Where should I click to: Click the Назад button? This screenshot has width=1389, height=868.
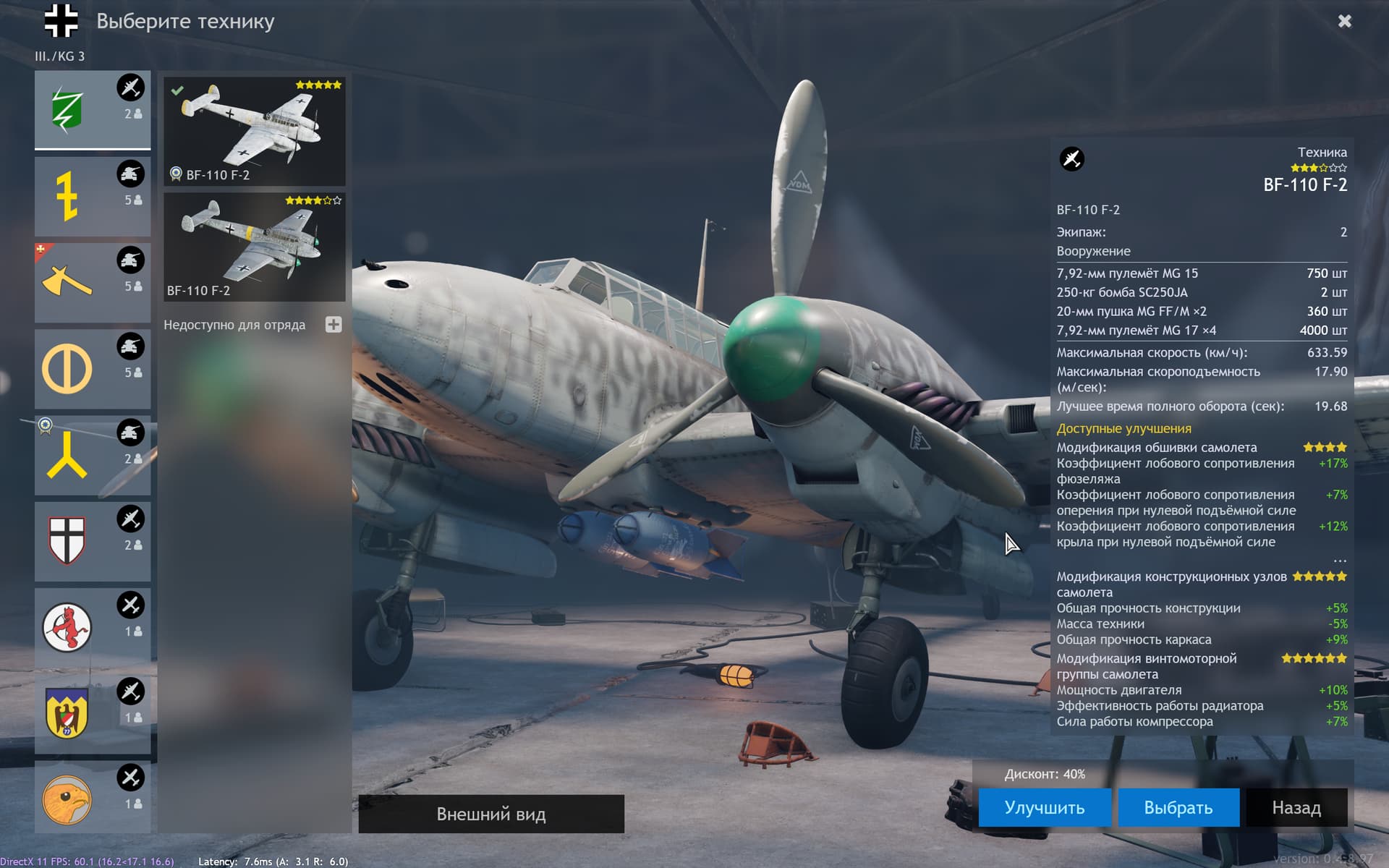(x=1296, y=807)
